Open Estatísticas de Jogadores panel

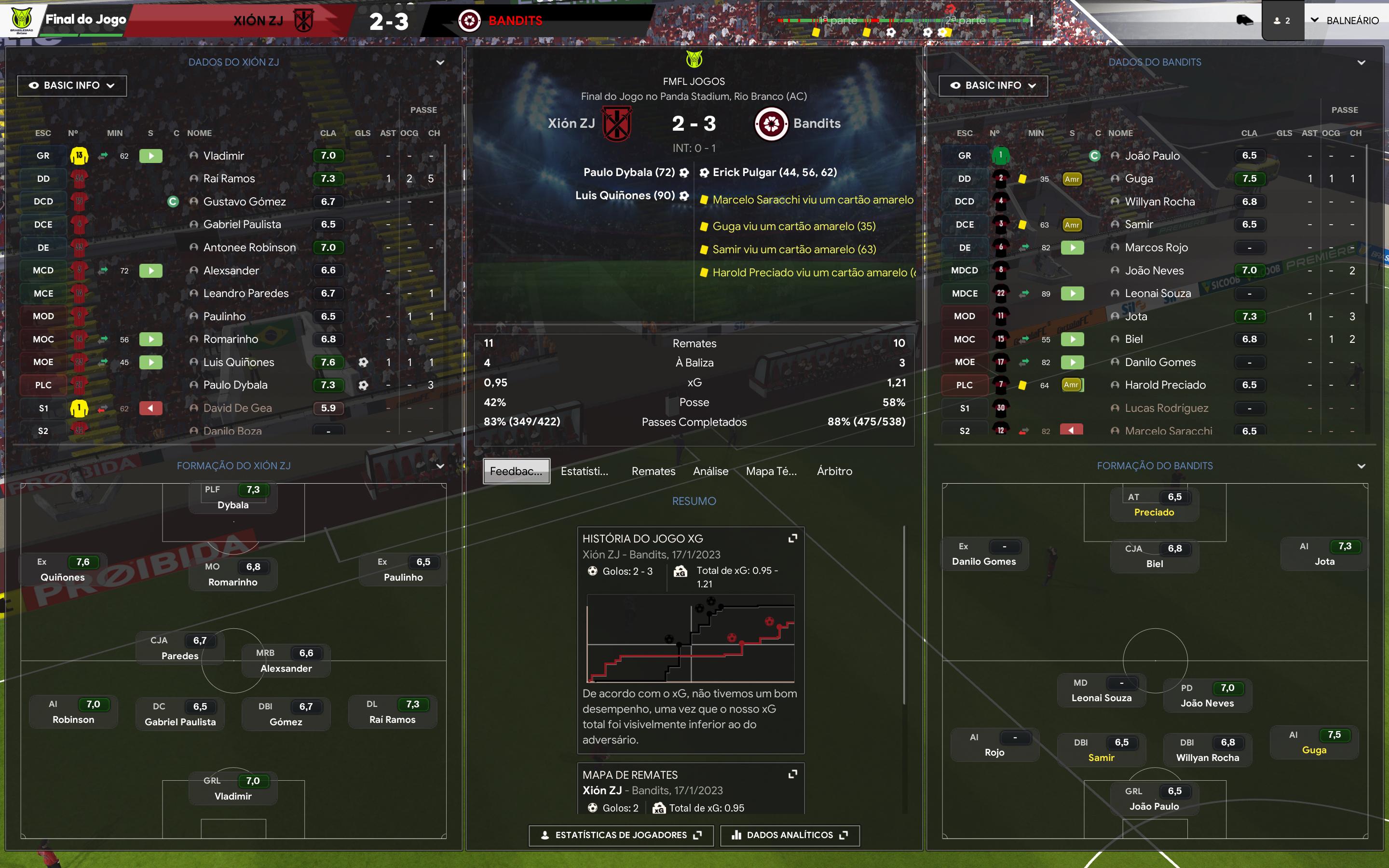621,835
